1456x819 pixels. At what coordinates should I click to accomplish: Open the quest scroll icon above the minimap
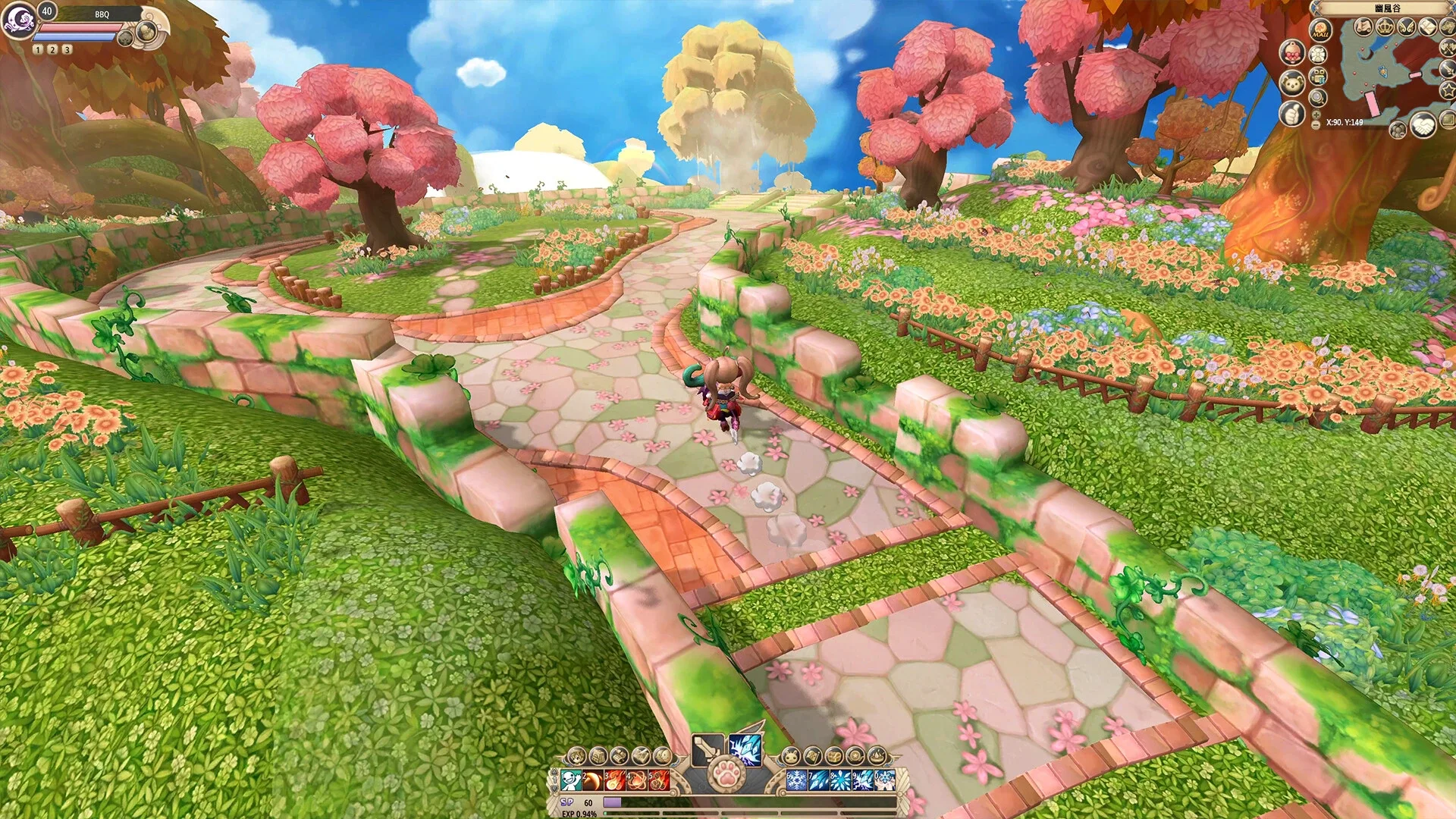point(1365,27)
